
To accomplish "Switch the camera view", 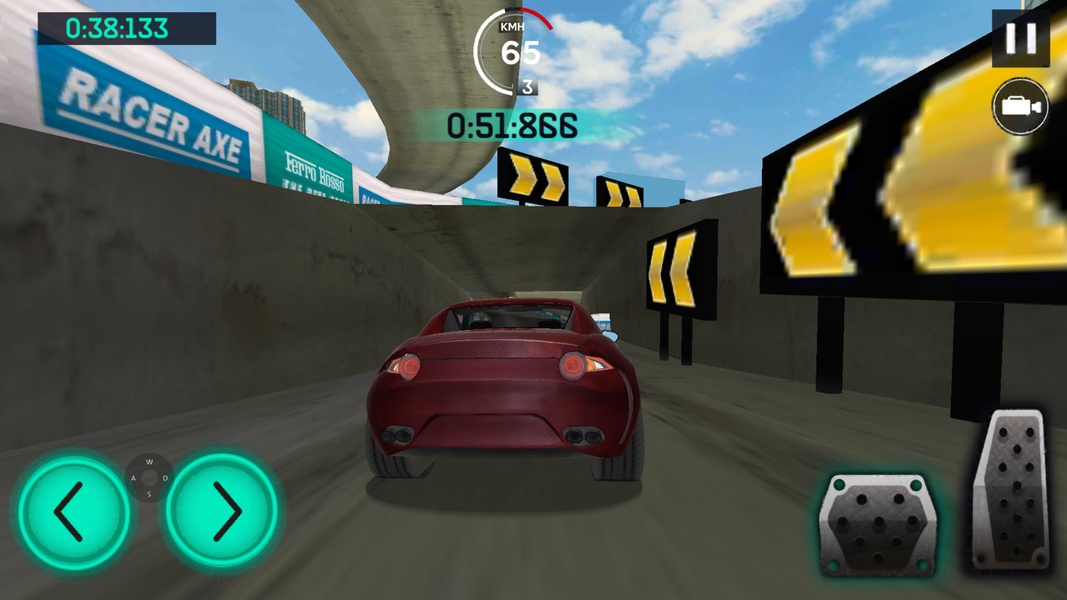I will (x=1020, y=107).
